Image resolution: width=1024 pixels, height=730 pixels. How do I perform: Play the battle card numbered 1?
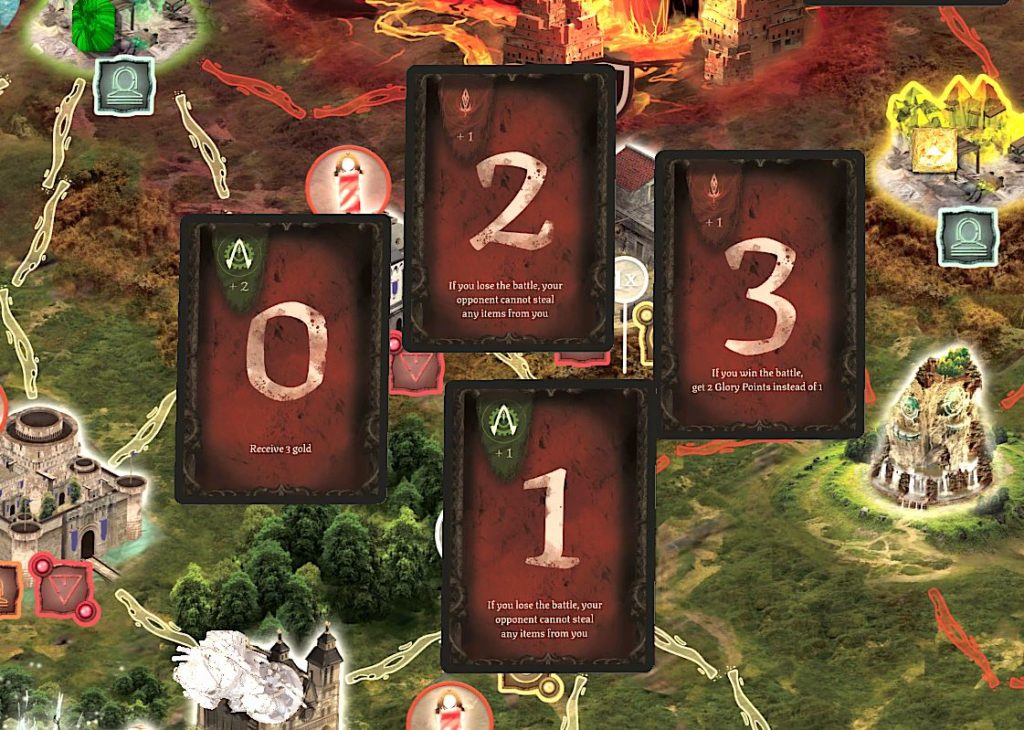pyautogui.click(x=548, y=526)
